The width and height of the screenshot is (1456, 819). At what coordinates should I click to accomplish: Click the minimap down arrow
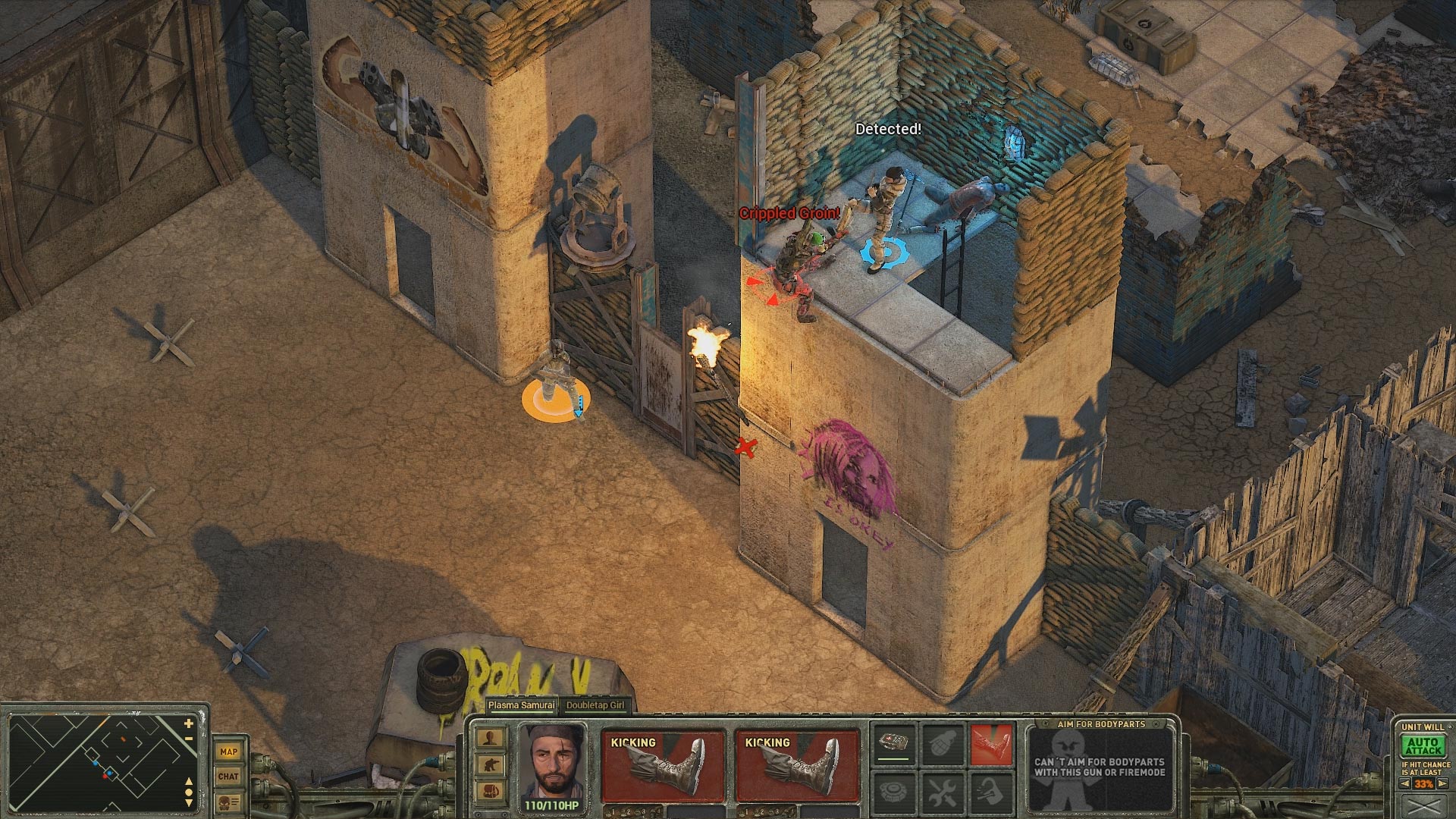pyautogui.click(x=189, y=803)
